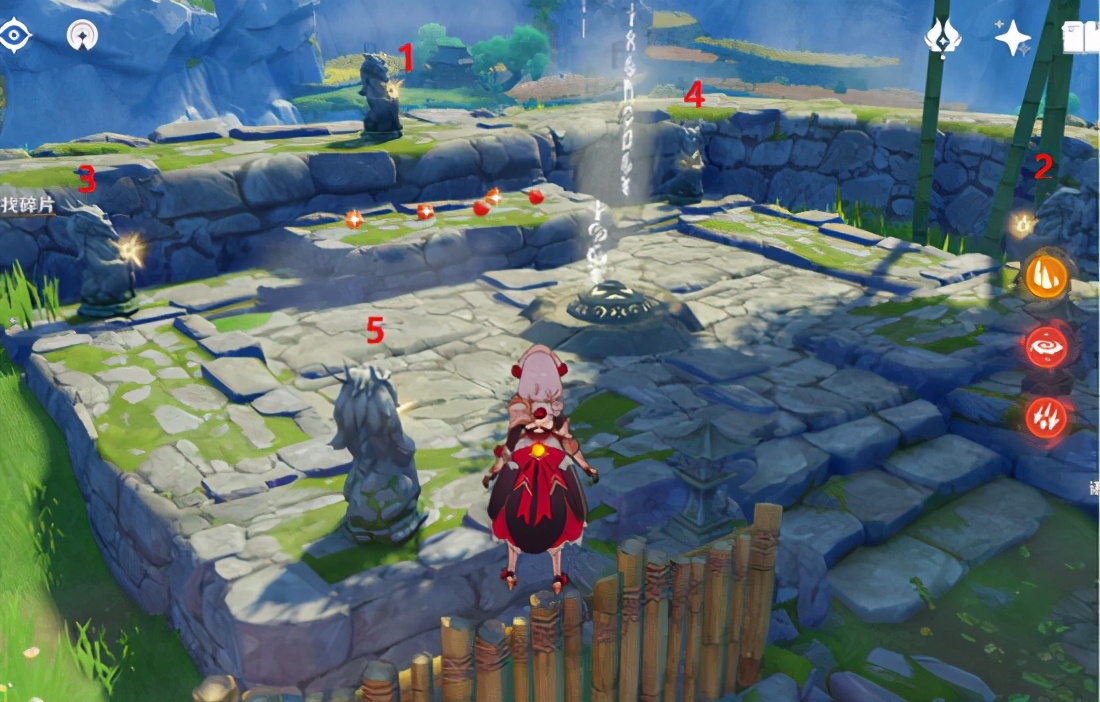Tap the eye-shaped icon

[15, 36]
